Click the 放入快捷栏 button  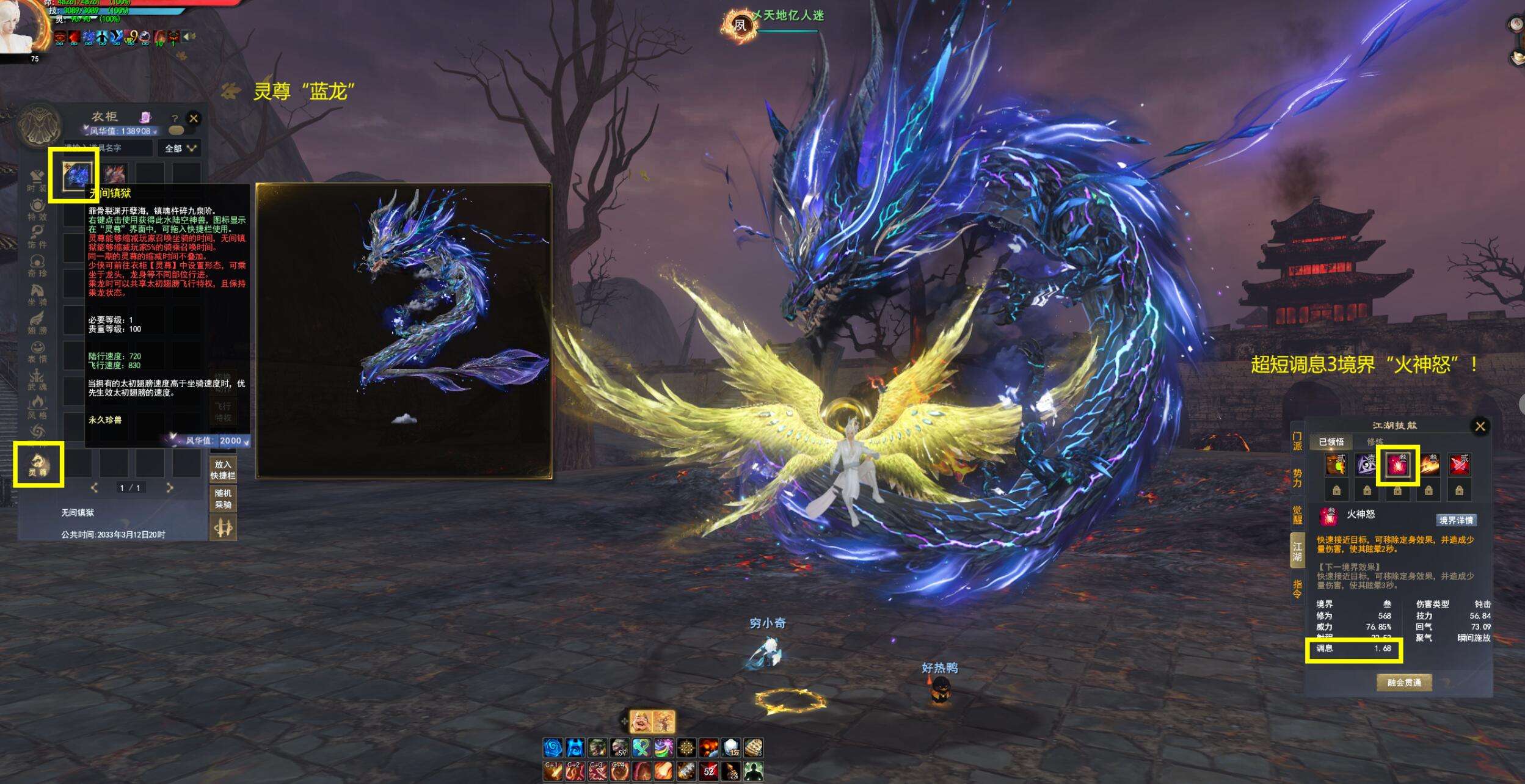pos(223,470)
